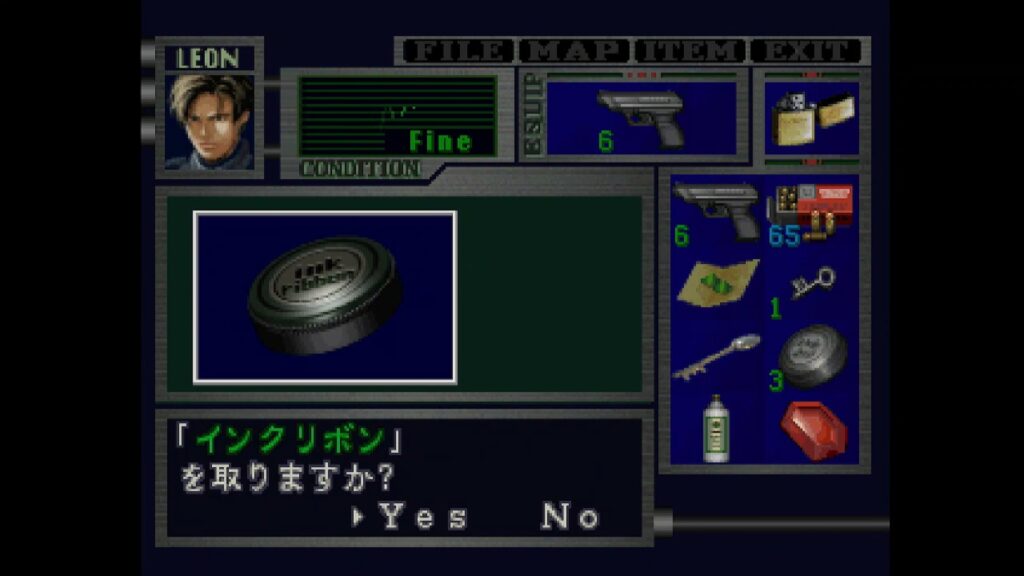Choose No to leave the ink ribbon
The image size is (1024, 576).
pos(570,516)
